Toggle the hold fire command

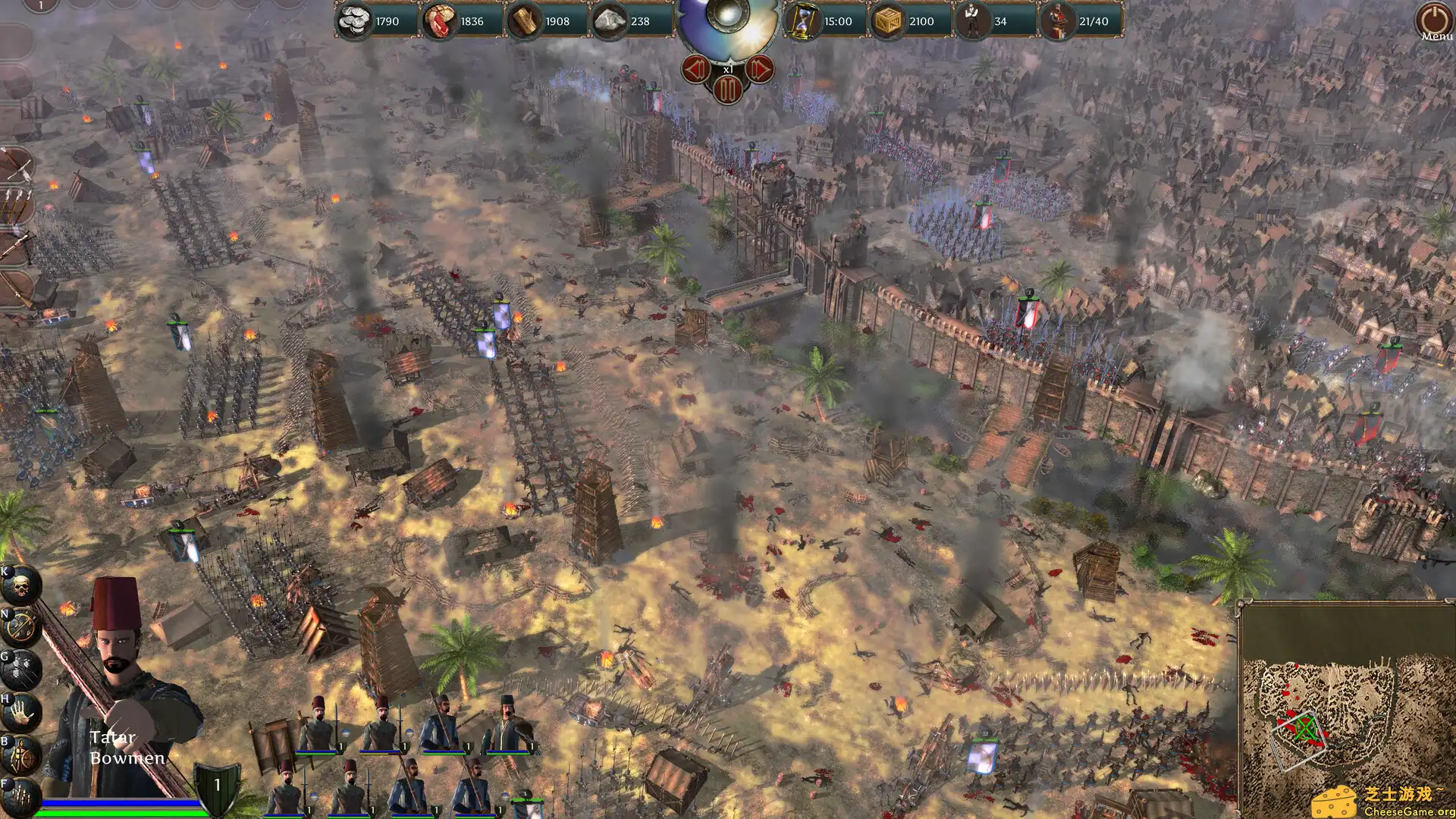(20, 624)
